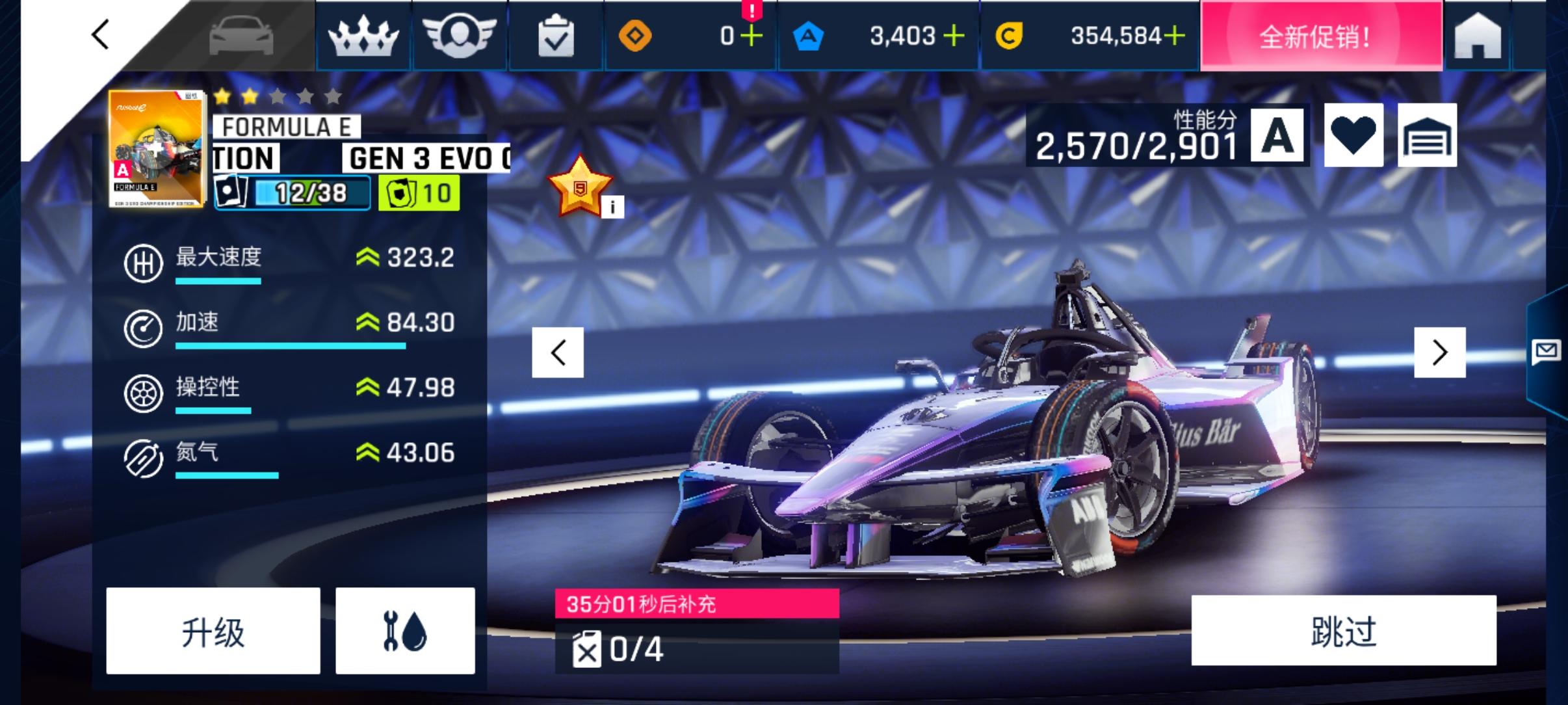Open the FORMULA E card label
The image size is (1568, 705).
click(286, 126)
